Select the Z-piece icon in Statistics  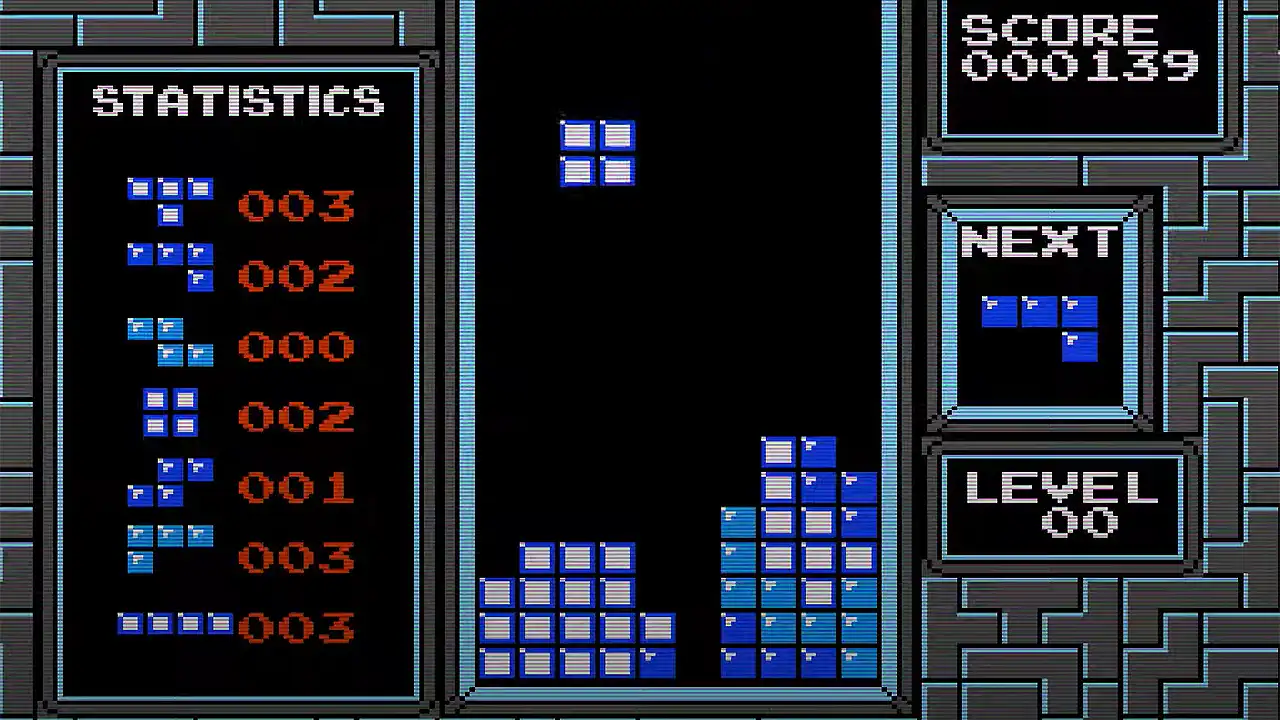(170, 340)
